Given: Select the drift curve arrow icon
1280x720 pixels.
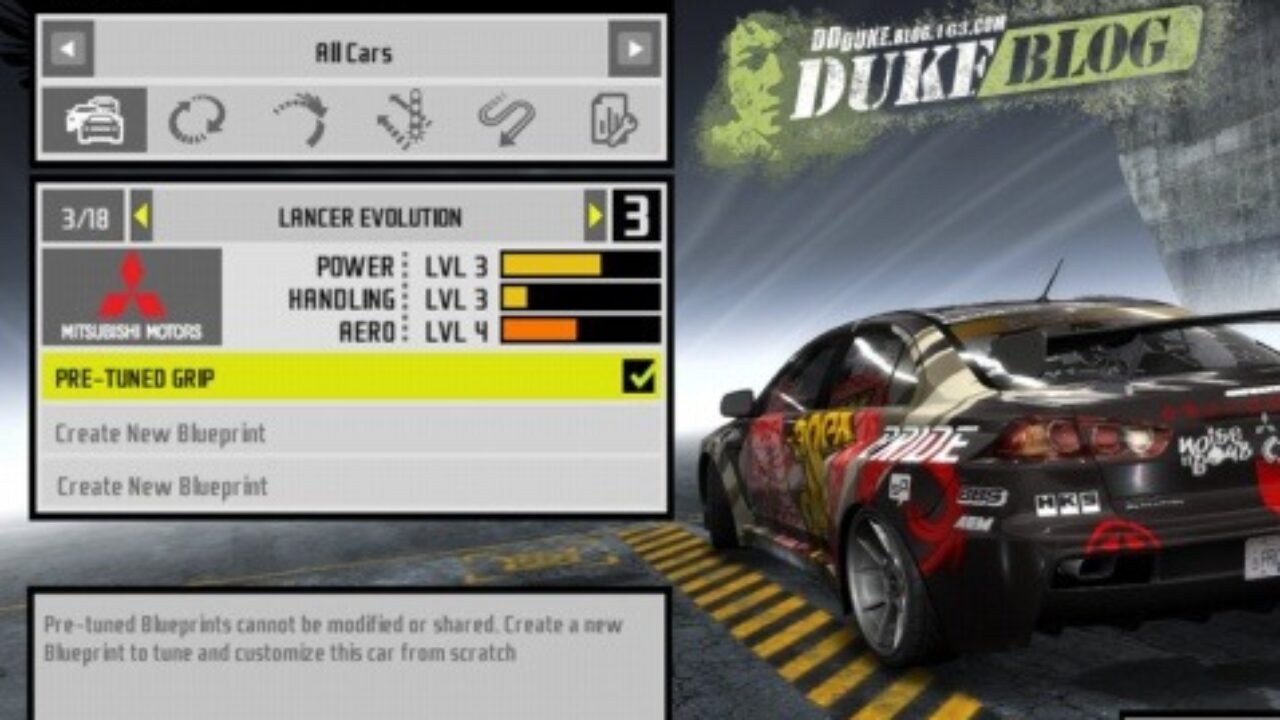Looking at the screenshot, I should click(300, 117).
